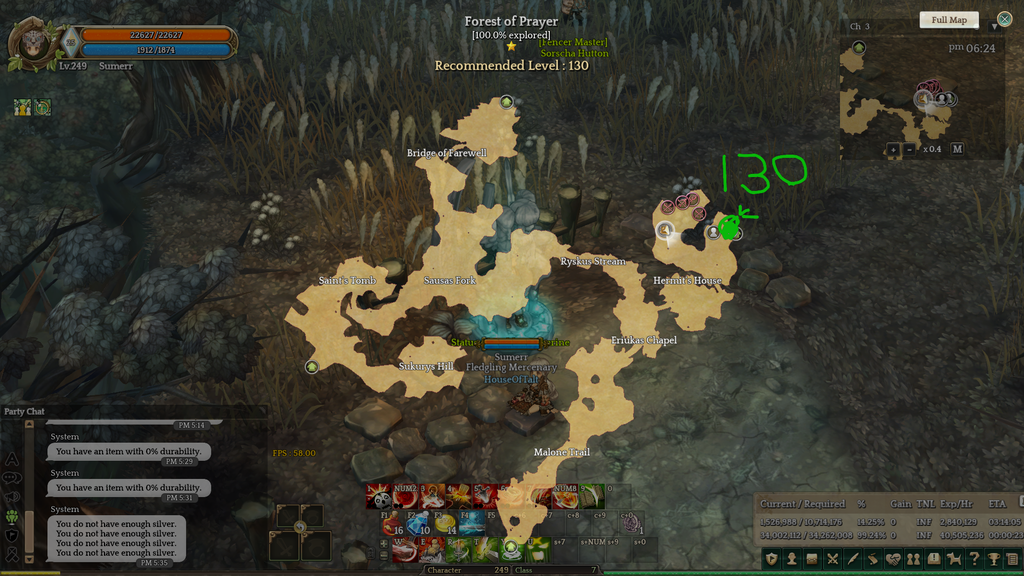Open the question mark help icon
1024x576 pixels.
(x=973, y=559)
